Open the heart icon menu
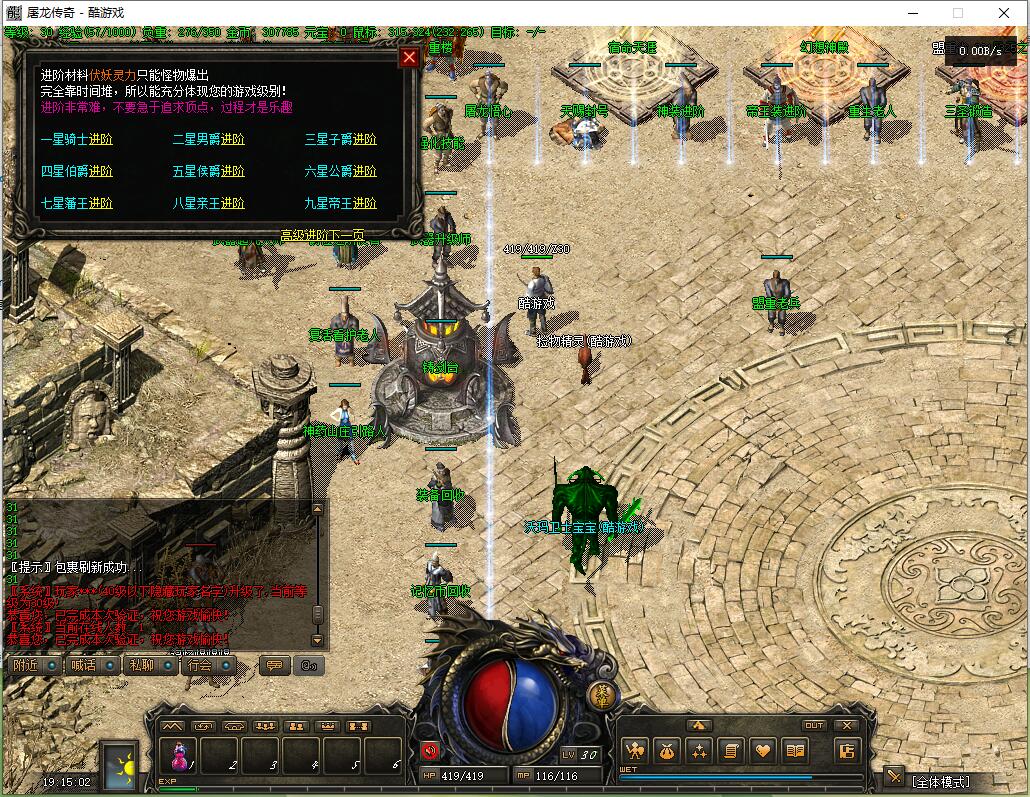 click(763, 750)
